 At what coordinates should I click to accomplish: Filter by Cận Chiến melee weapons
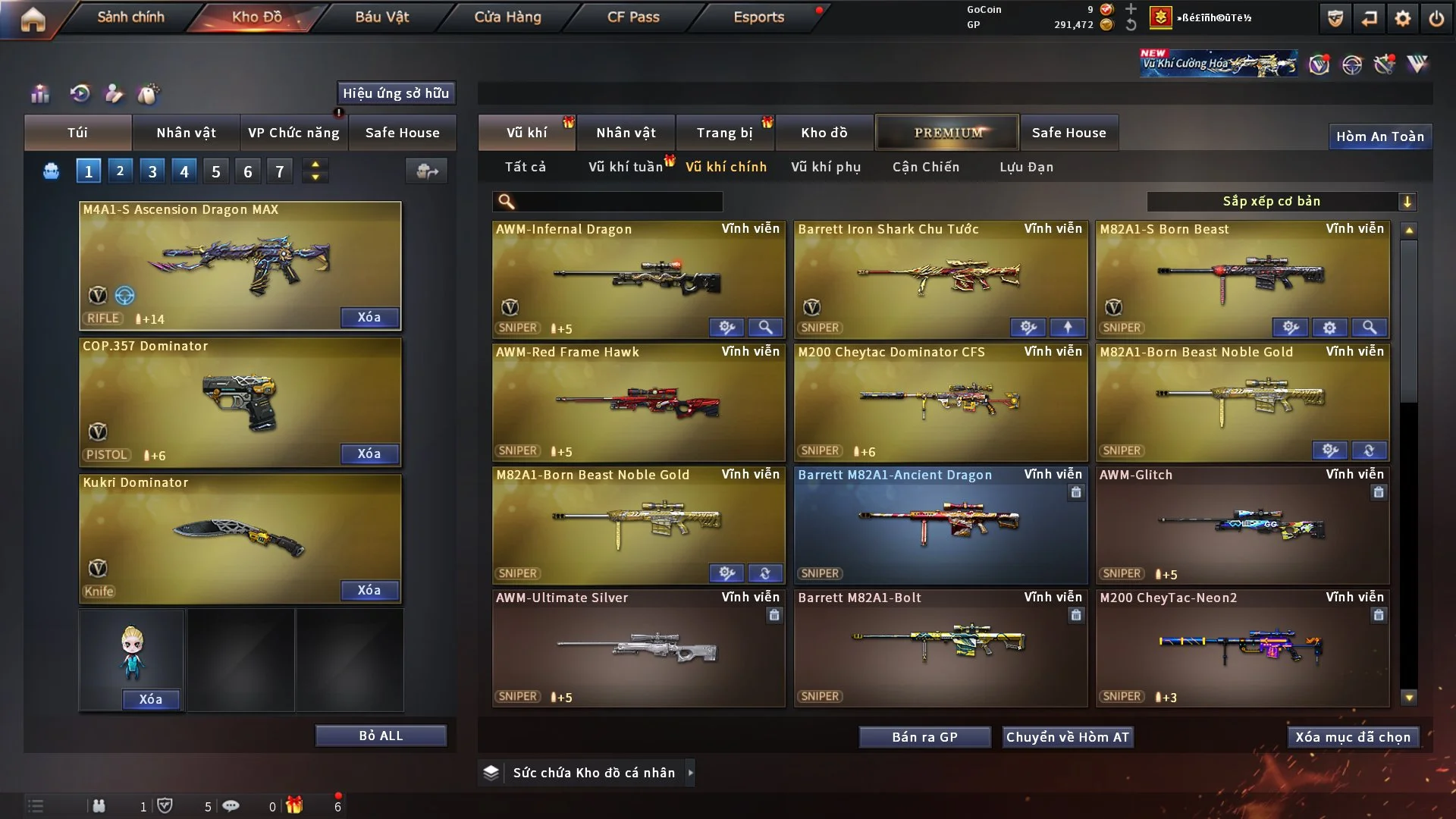click(926, 167)
